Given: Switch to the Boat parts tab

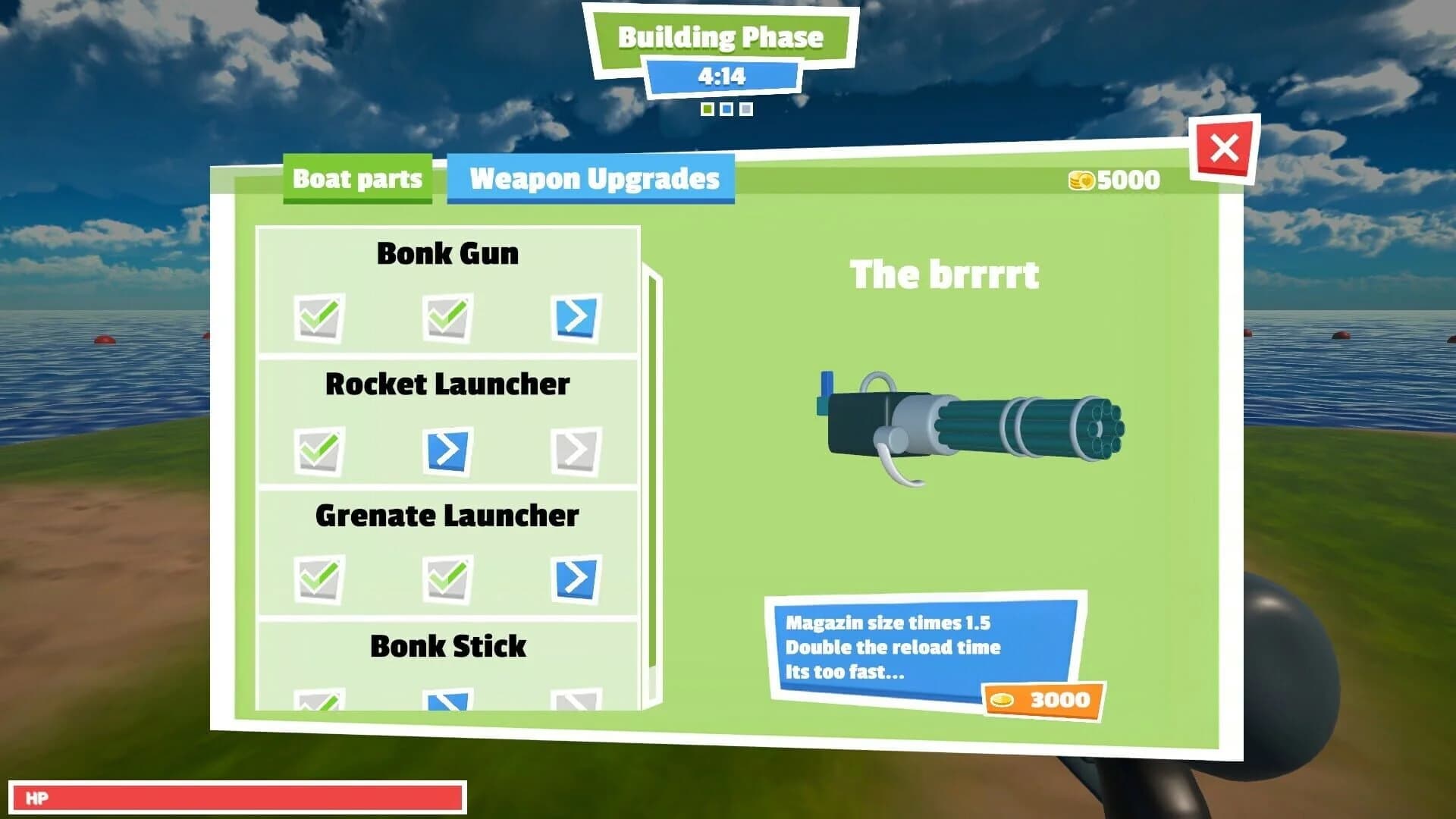Looking at the screenshot, I should (x=358, y=180).
